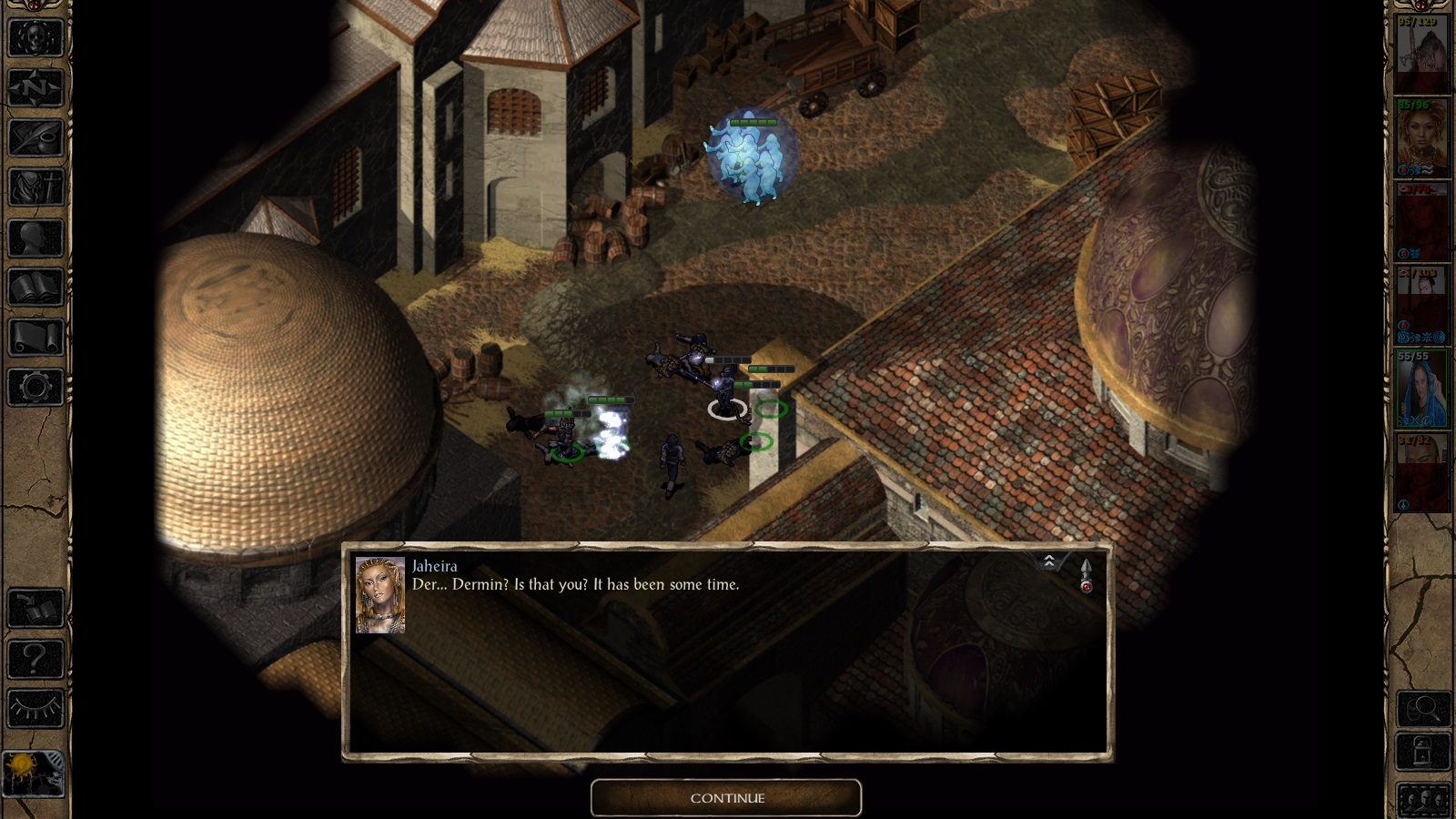The width and height of the screenshot is (1456, 819).
Task: Open the priest scroll button
Action: coord(35,338)
